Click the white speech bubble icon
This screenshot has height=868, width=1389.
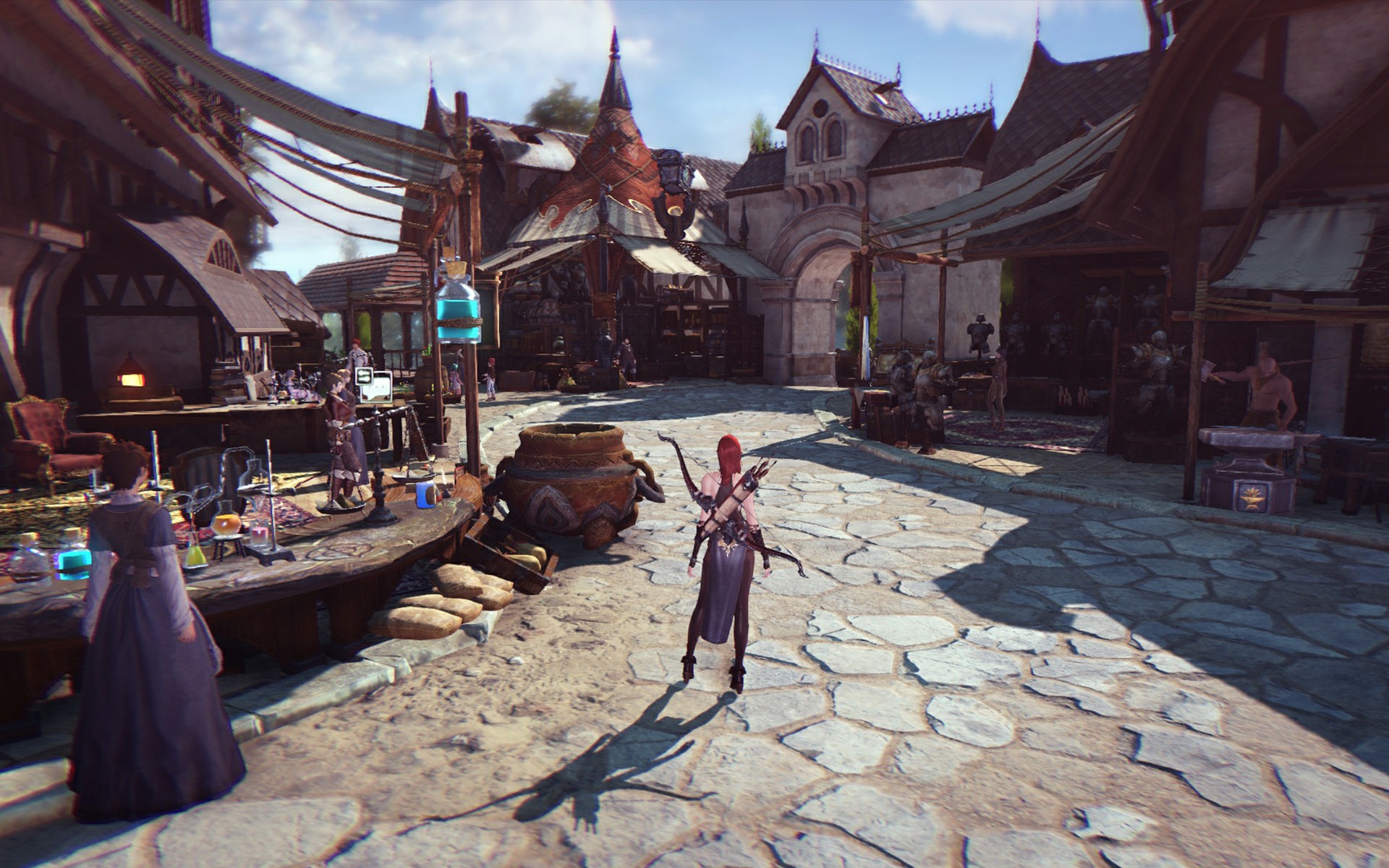tap(378, 386)
